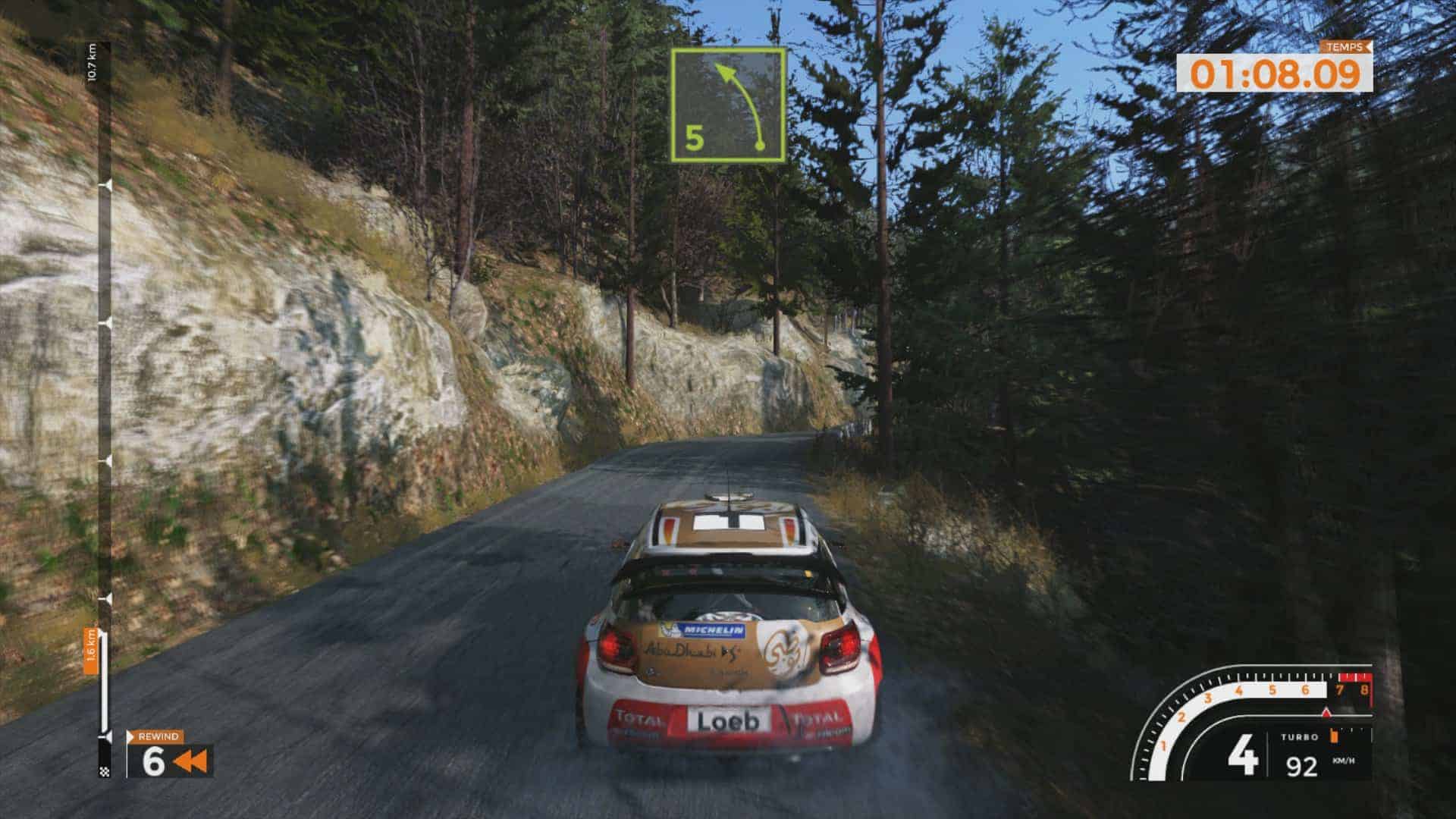This screenshot has height=819, width=1456.
Task: Click the Rewind double-arrow icon
Action: click(x=190, y=762)
